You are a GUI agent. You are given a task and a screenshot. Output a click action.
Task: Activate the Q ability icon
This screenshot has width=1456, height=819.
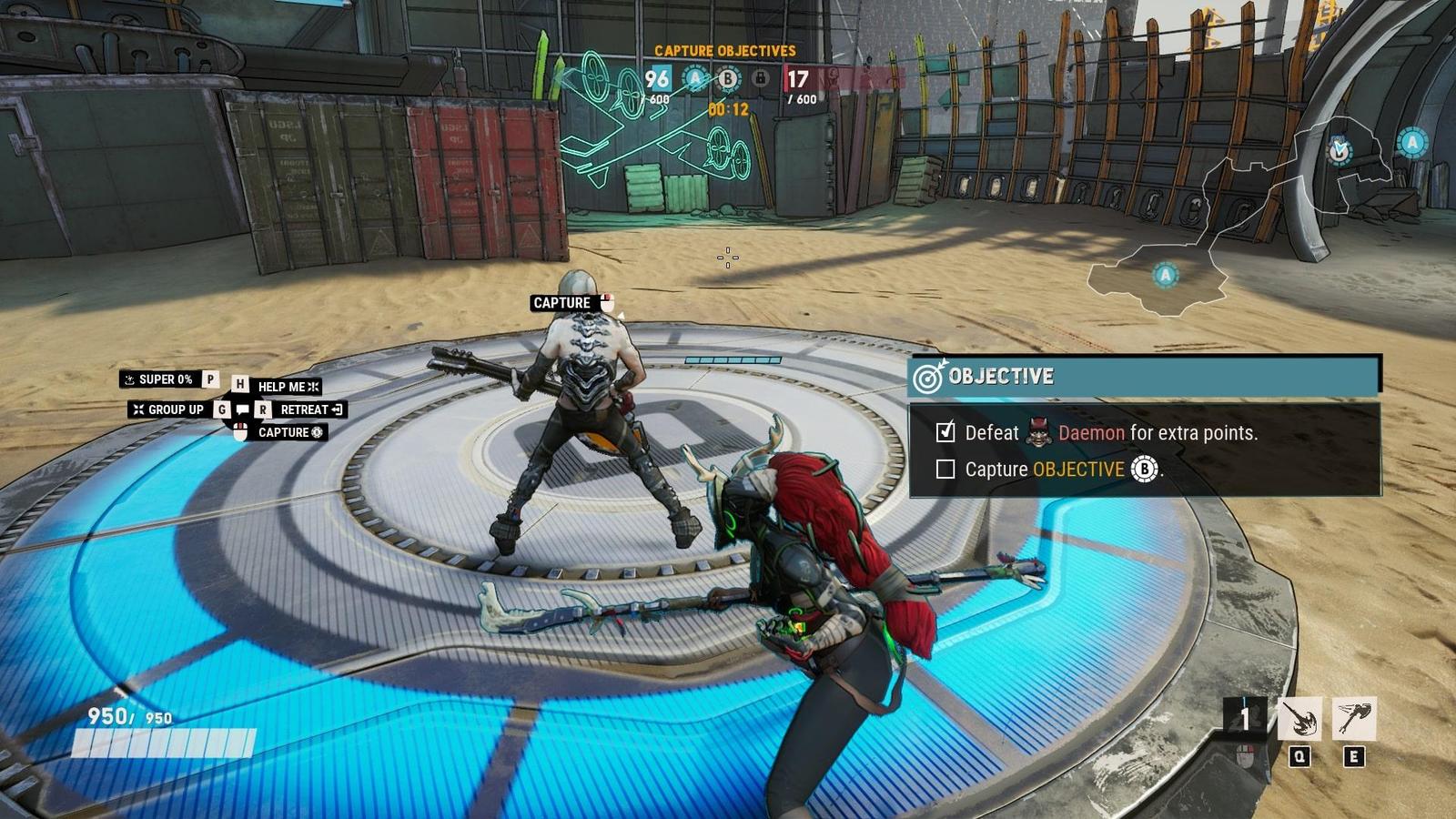1299,720
